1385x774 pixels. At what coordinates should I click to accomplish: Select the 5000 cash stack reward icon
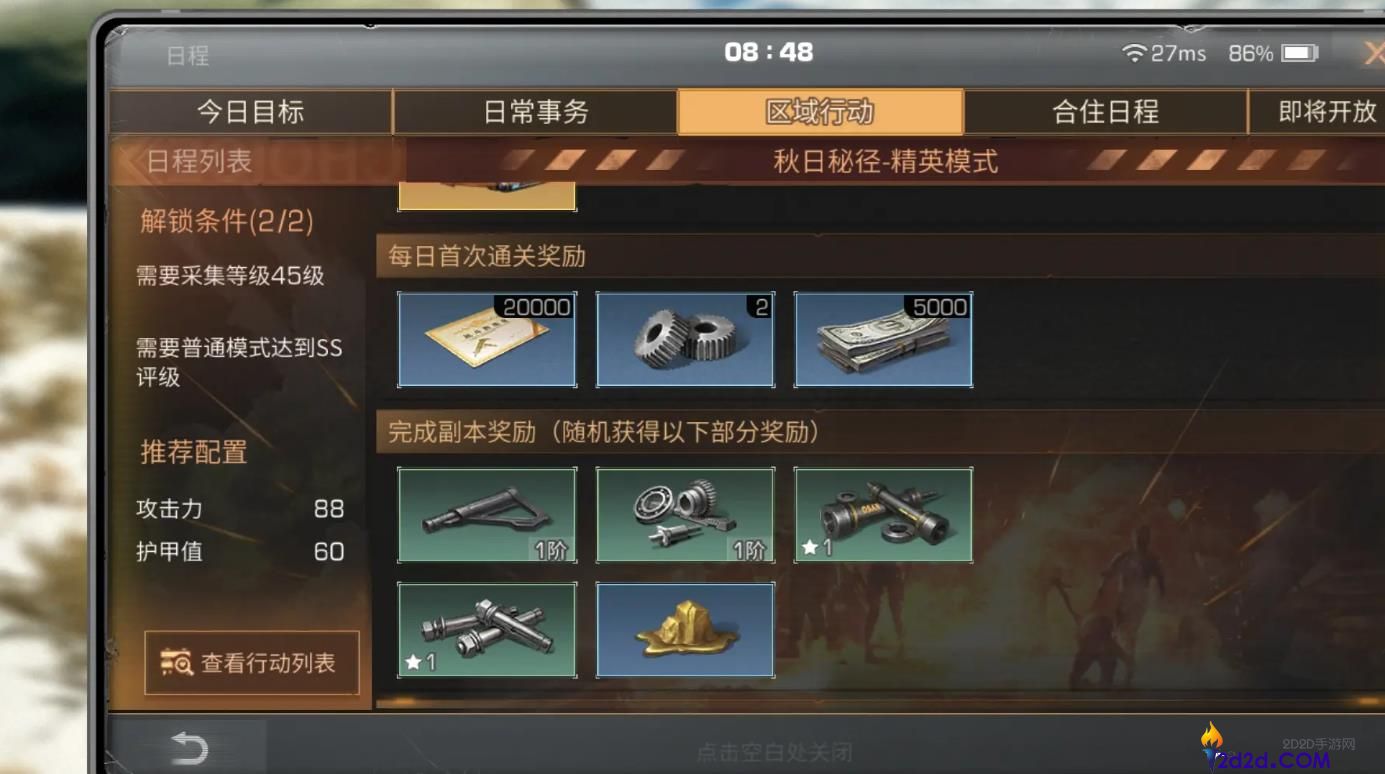[883, 339]
